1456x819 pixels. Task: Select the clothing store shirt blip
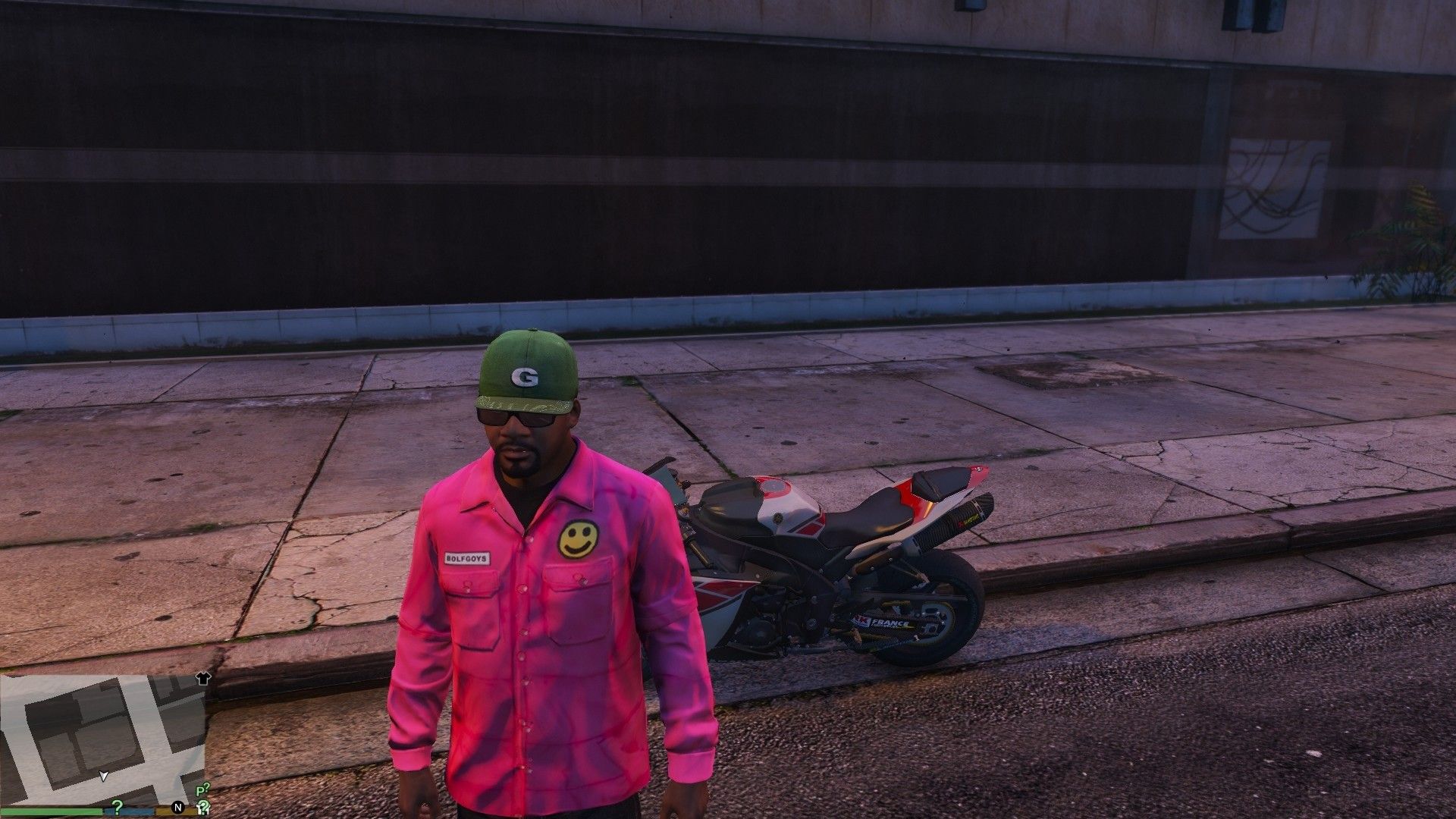pos(202,678)
